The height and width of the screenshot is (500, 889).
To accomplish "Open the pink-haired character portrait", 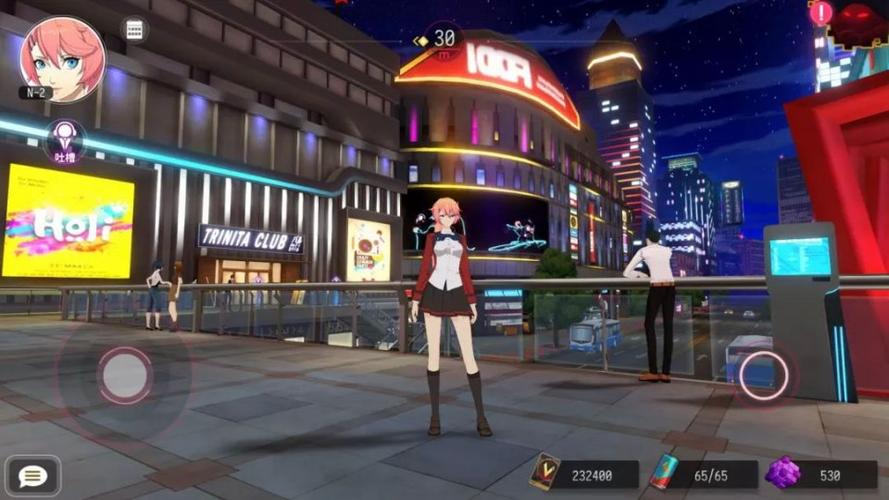I will pos(61,57).
